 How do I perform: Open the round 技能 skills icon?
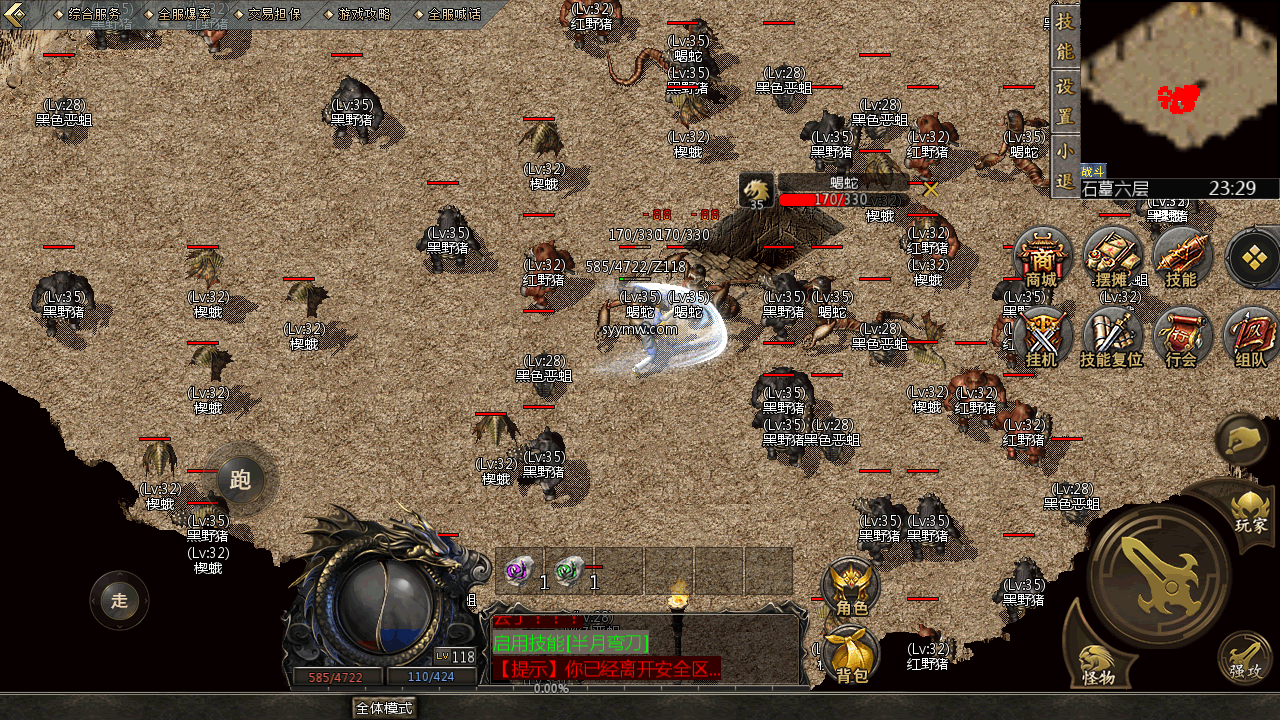pyautogui.click(x=1181, y=256)
